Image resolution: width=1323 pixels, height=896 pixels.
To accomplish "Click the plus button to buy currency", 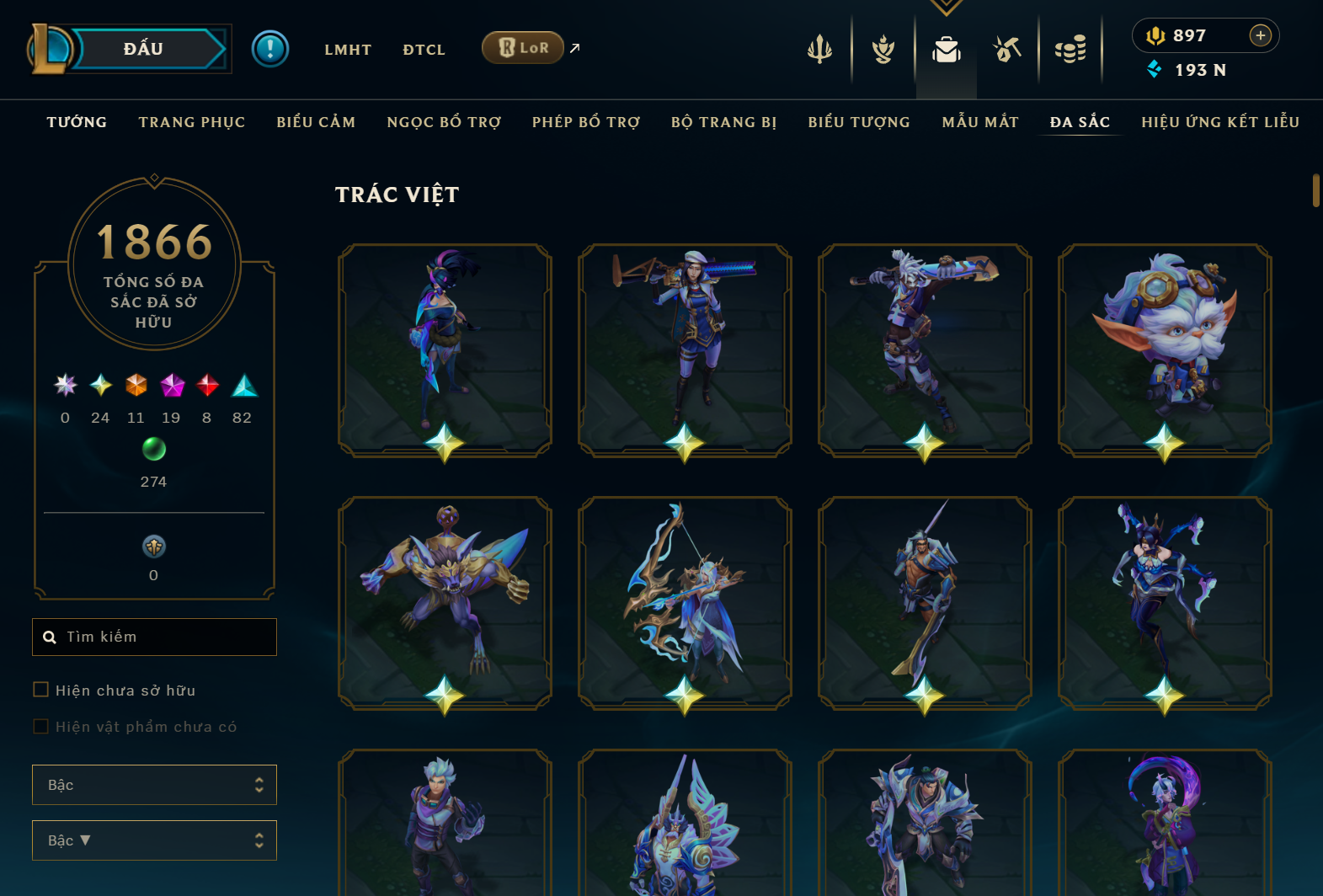I will 1260,35.
